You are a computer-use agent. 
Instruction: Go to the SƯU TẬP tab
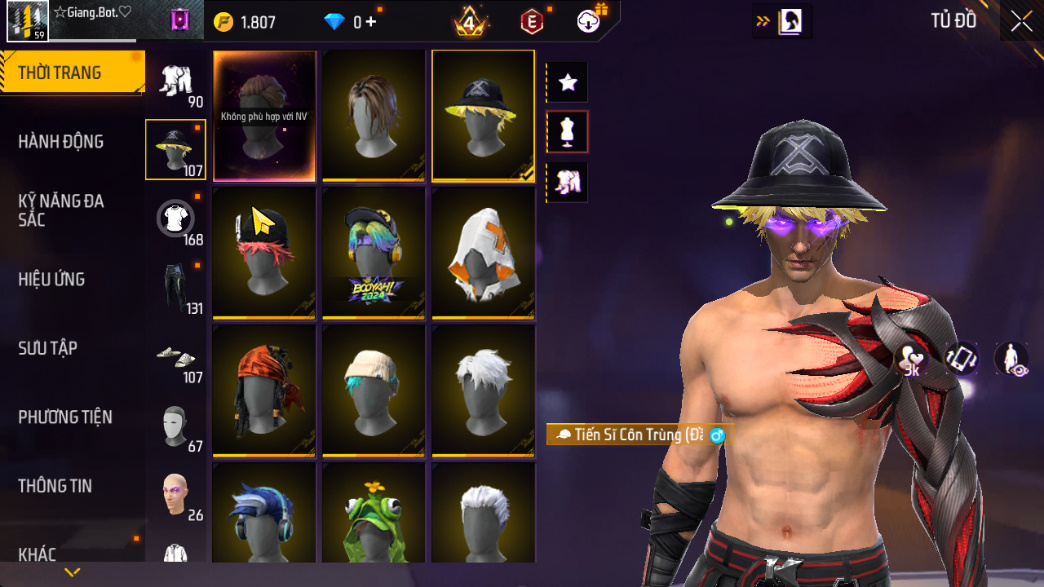coord(48,348)
